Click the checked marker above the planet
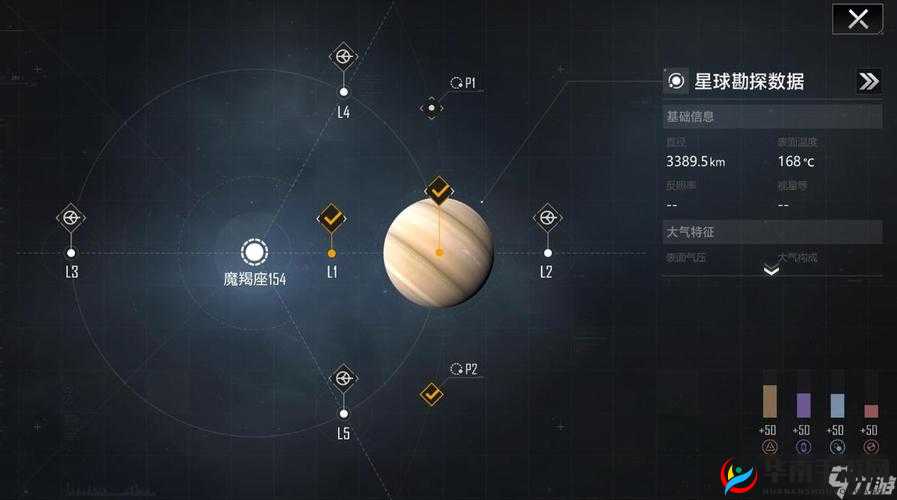The height and width of the screenshot is (500, 897). [439, 190]
